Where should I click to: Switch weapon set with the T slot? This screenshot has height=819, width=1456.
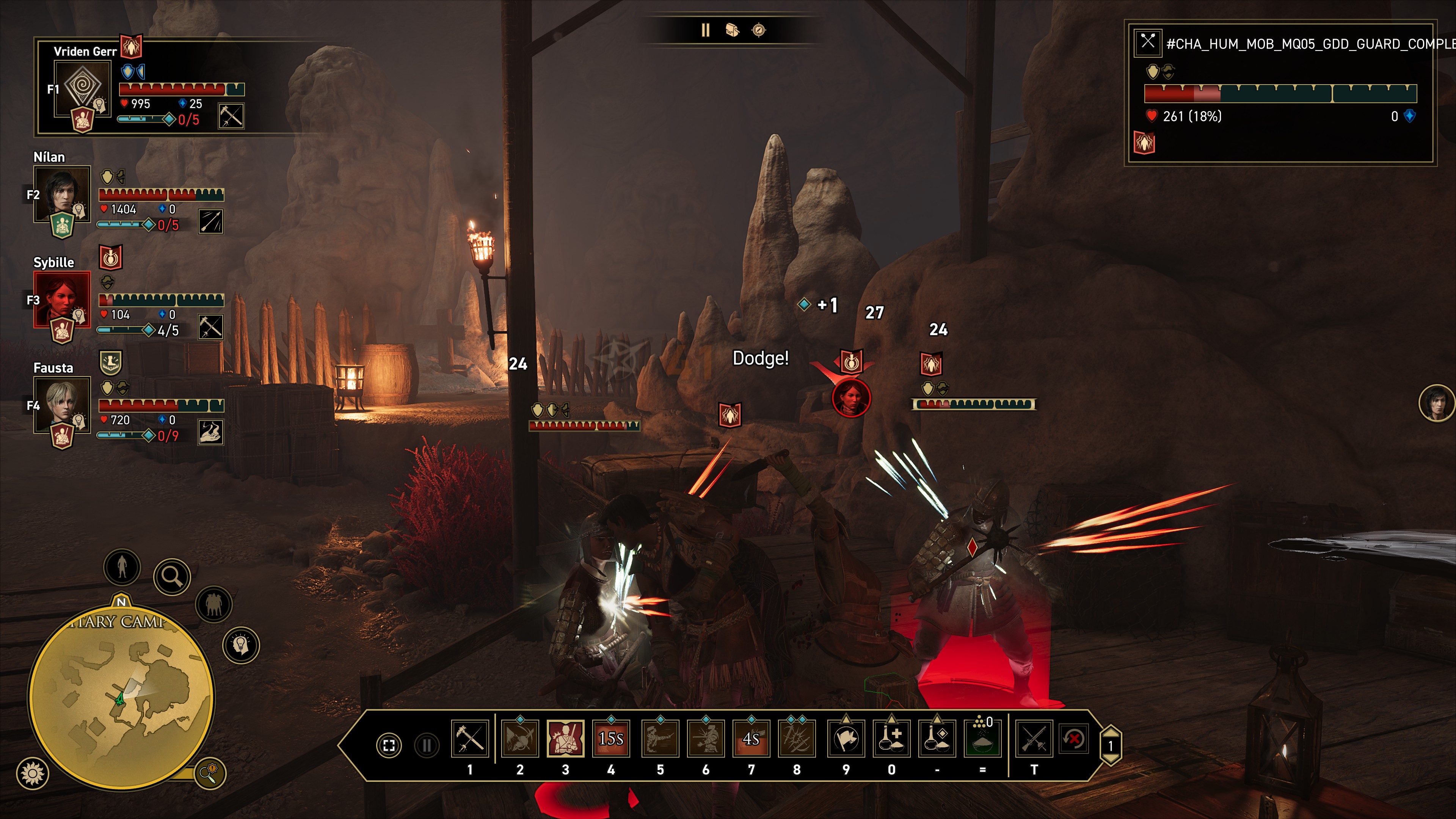click(1034, 739)
